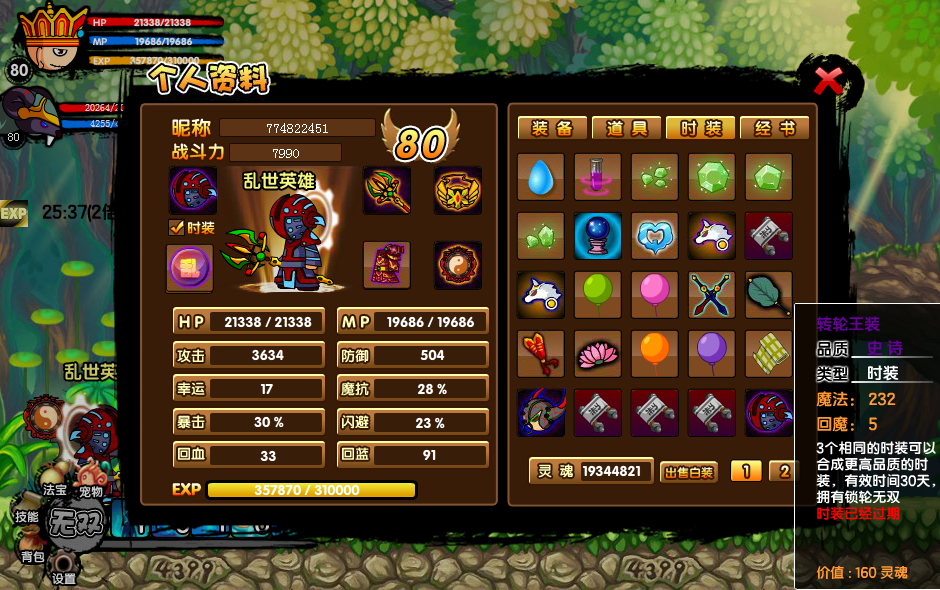Select the orange balloon item
The image size is (940, 590).
pyautogui.click(x=655, y=354)
